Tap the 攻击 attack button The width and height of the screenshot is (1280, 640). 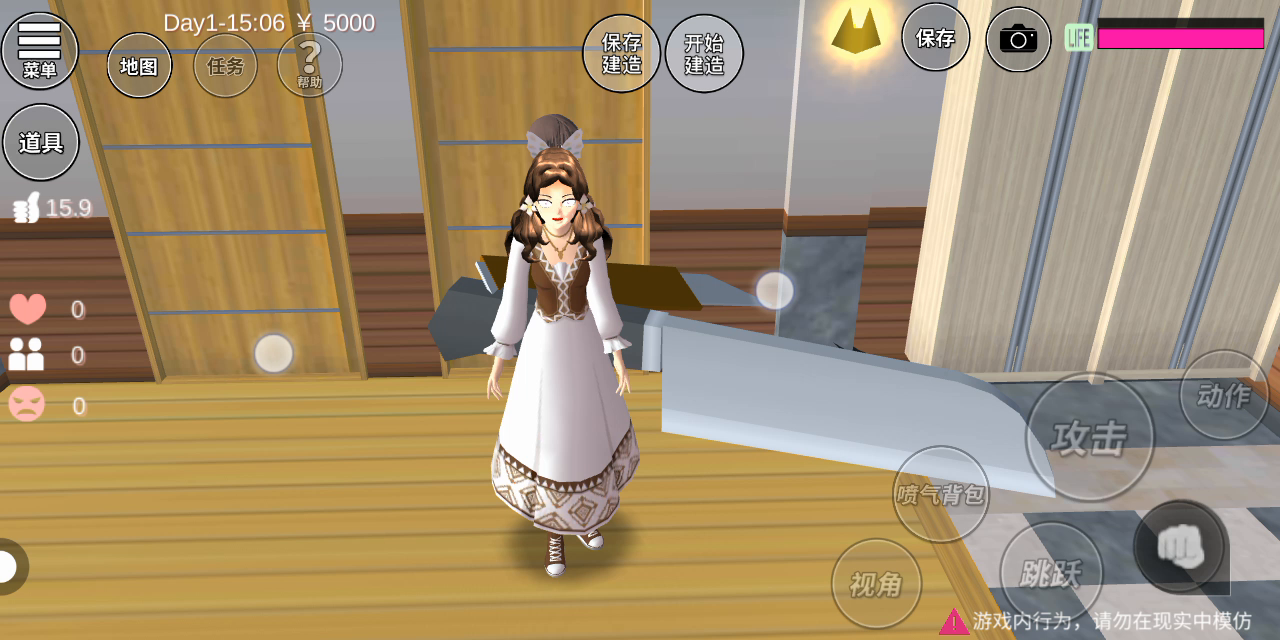[1089, 437]
